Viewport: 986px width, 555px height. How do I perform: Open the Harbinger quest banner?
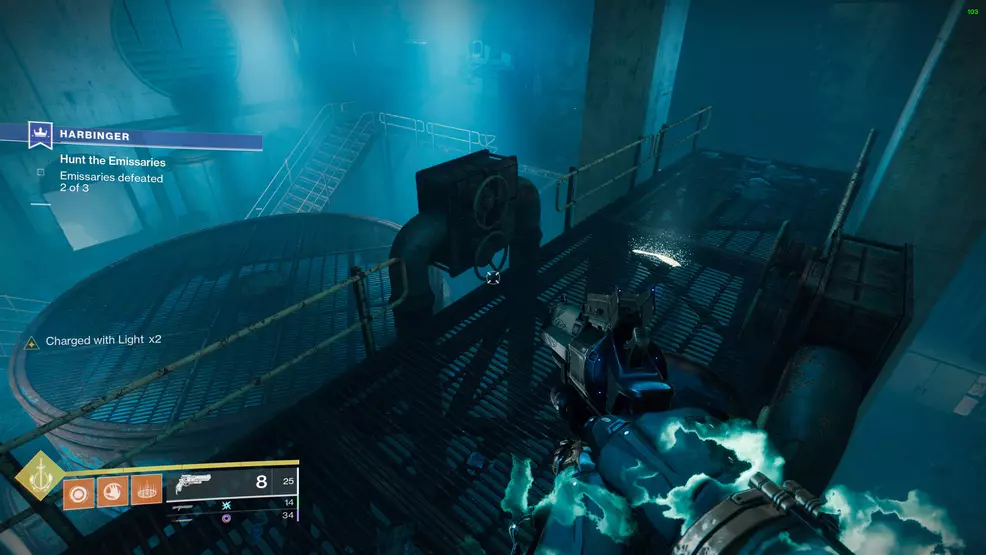pos(150,135)
